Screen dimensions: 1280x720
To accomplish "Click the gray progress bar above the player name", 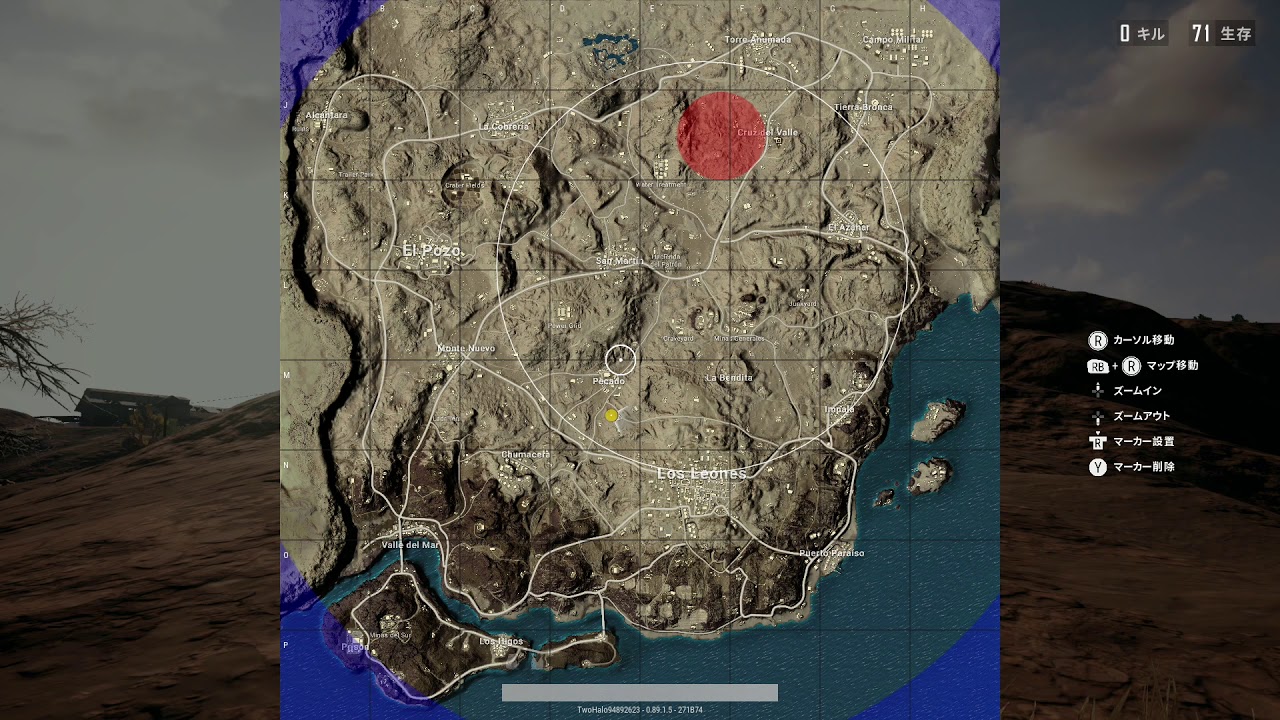I will [x=638, y=692].
